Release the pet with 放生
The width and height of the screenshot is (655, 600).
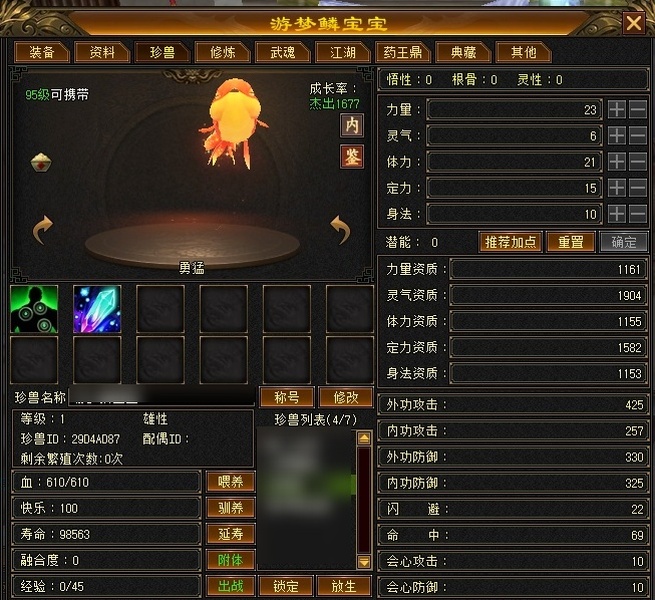[343, 586]
